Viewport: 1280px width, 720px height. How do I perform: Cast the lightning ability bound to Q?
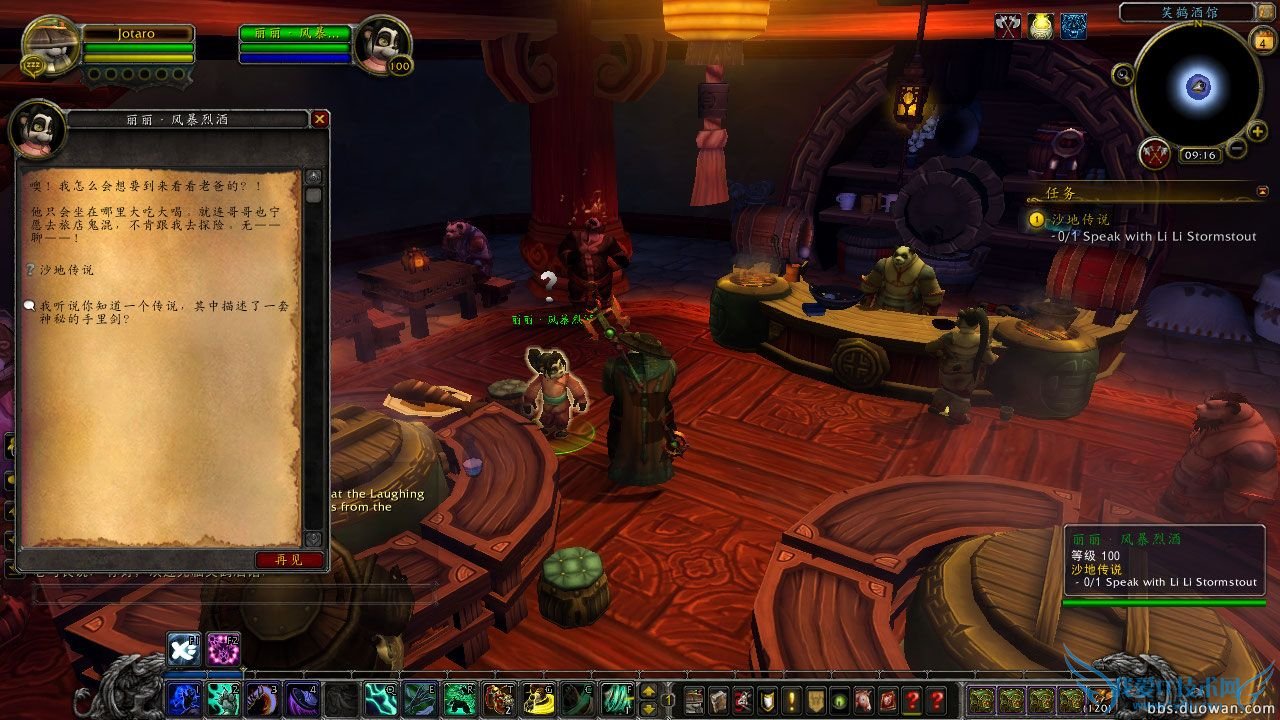pos(382,698)
